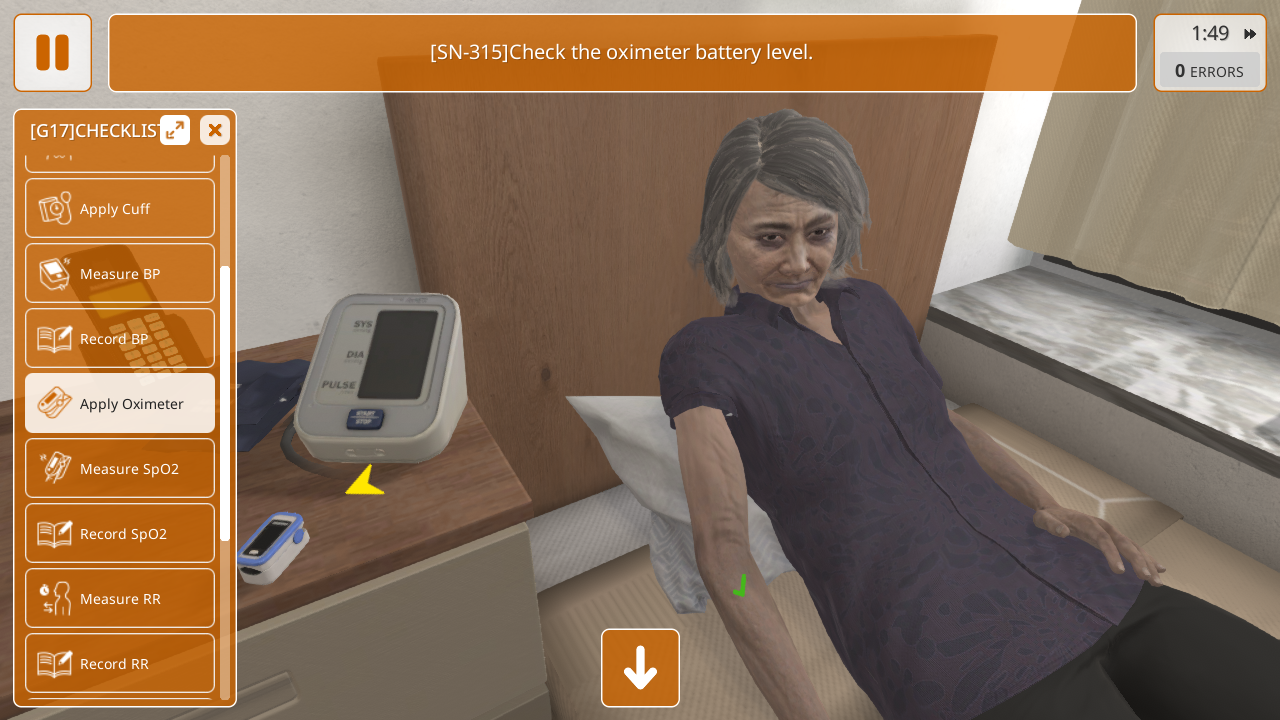The height and width of the screenshot is (720, 1280).
Task: Choose the Record RR checklist step
Action: [120, 664]
